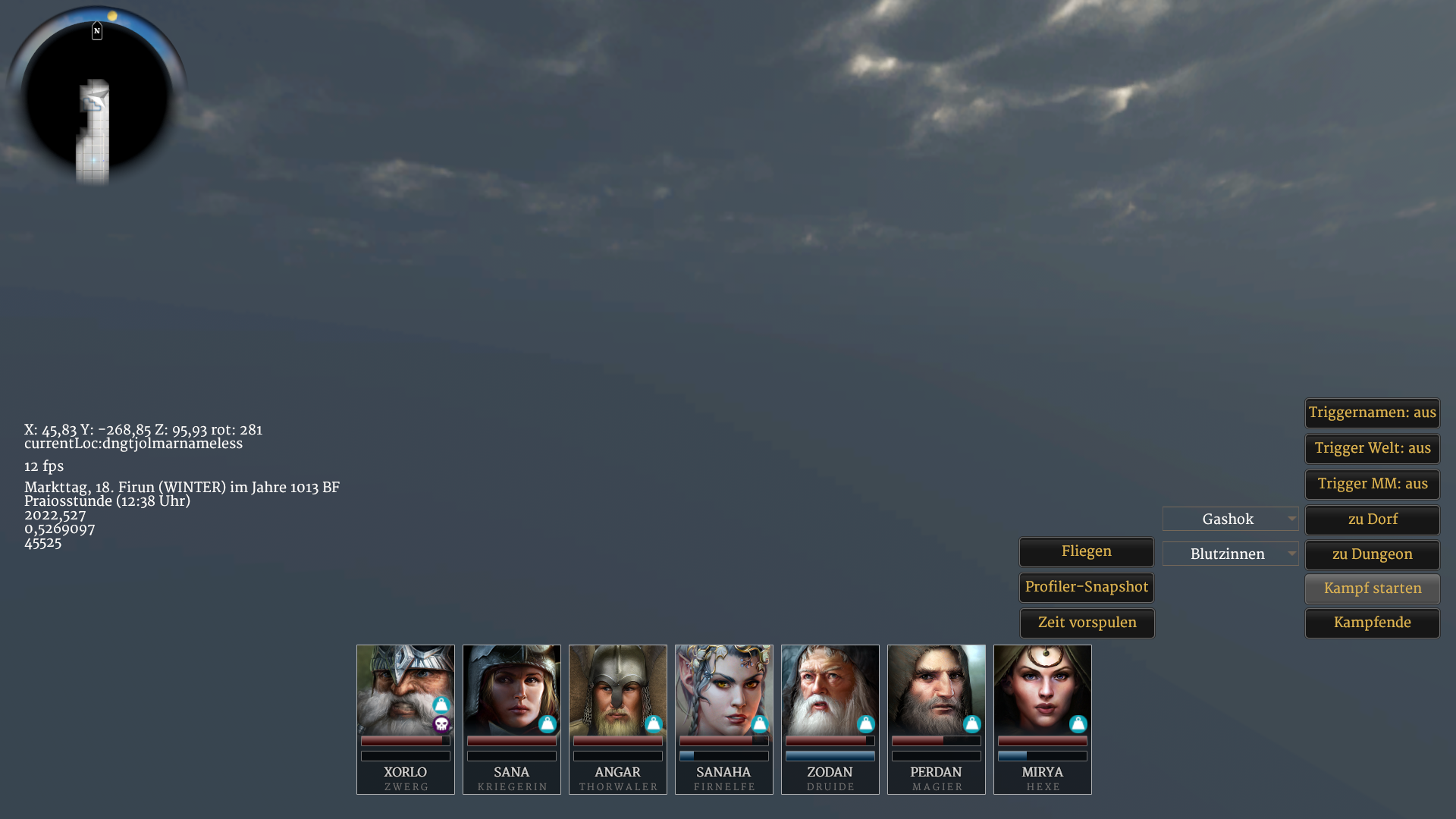Toggle the Trigger MM button
Screen dimensions: 1456x819
pyautogui.click(x=1372, y=485)
